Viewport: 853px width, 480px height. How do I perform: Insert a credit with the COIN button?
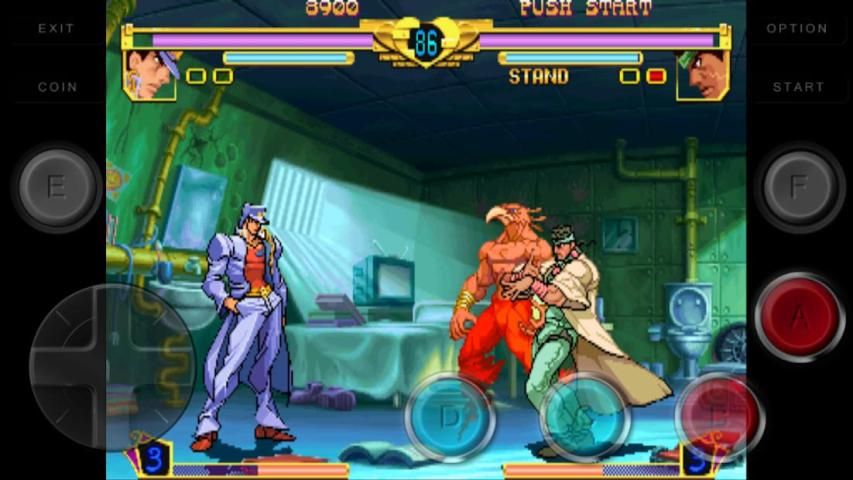[57, 87]
